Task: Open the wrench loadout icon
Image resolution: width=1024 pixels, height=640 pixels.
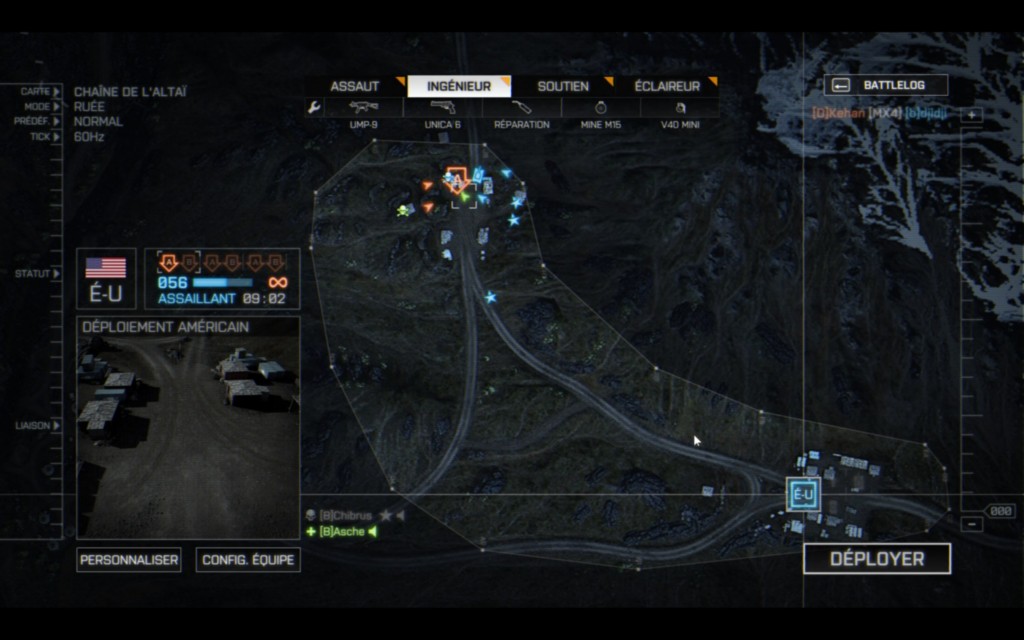Action: [x=314, y=107]
